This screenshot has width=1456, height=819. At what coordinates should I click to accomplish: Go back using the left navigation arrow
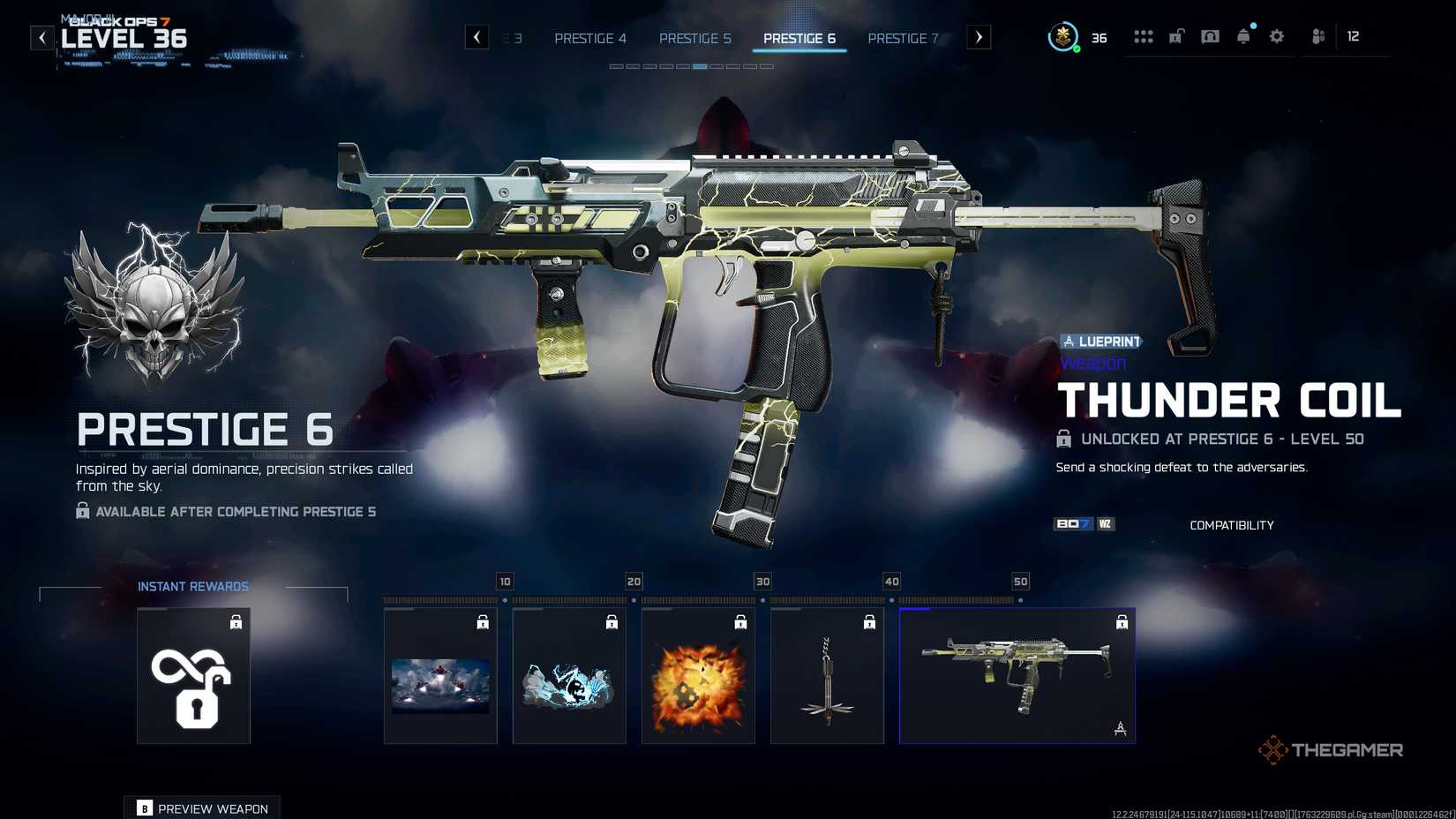(x=477, y=37)
